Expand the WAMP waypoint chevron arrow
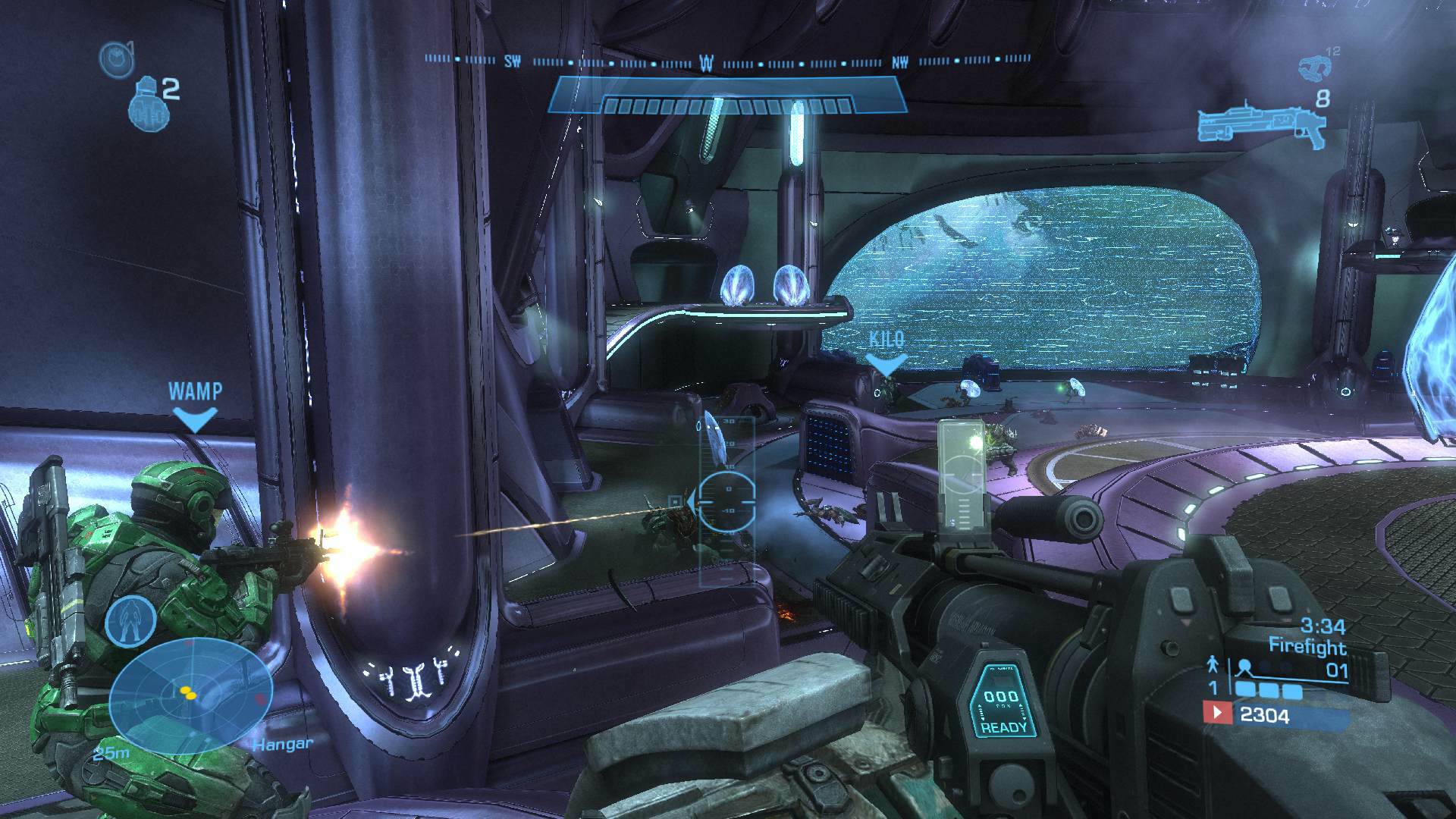This screenshot has height=819, width=1456. (x=195, y=418)
